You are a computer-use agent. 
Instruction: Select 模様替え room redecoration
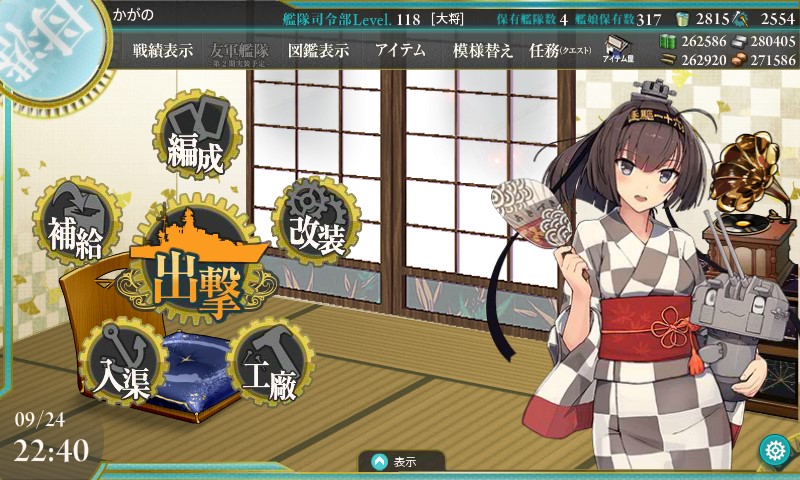pos(482,51)
